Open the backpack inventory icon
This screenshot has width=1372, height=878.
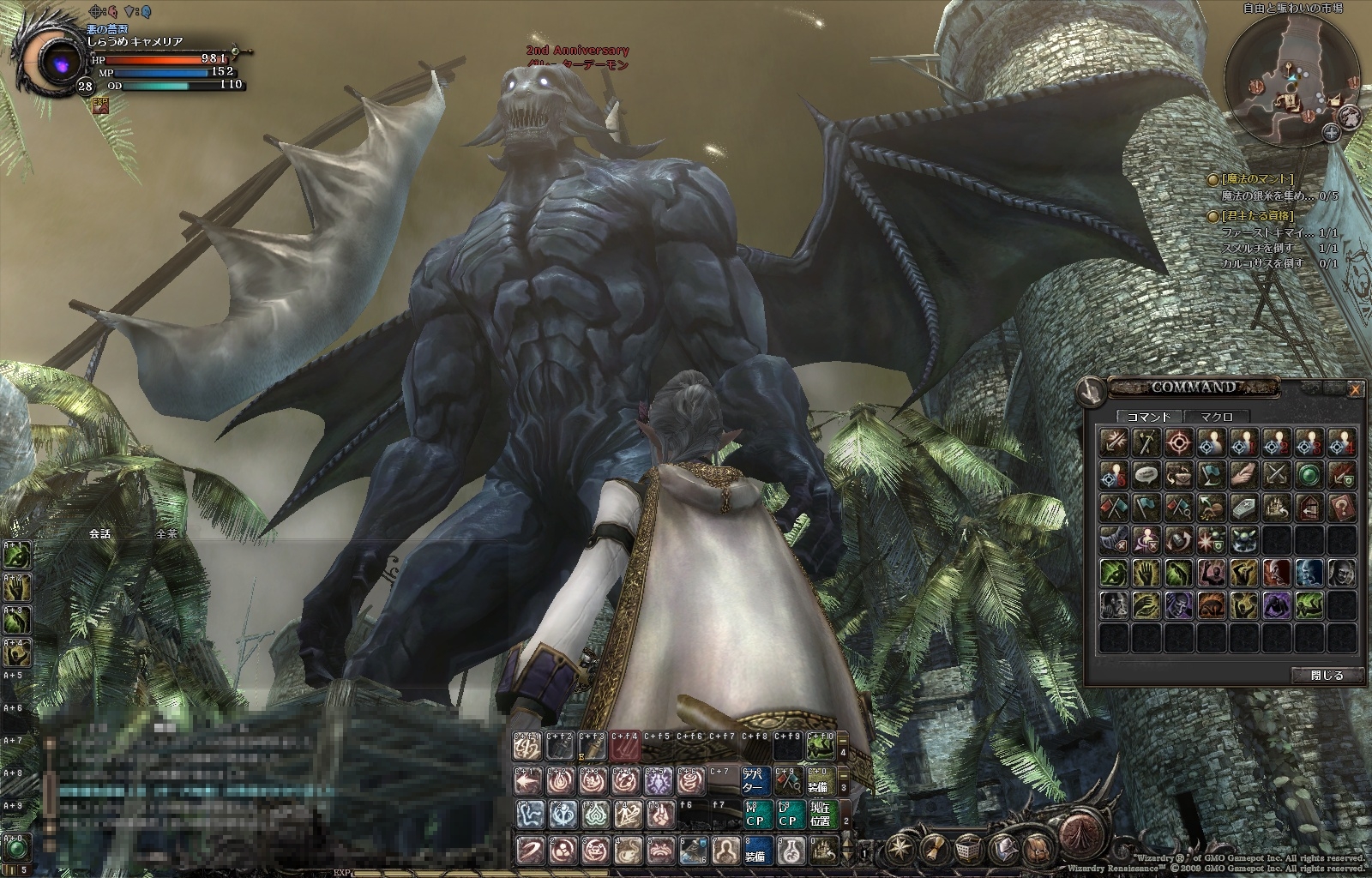[1038, 850]
